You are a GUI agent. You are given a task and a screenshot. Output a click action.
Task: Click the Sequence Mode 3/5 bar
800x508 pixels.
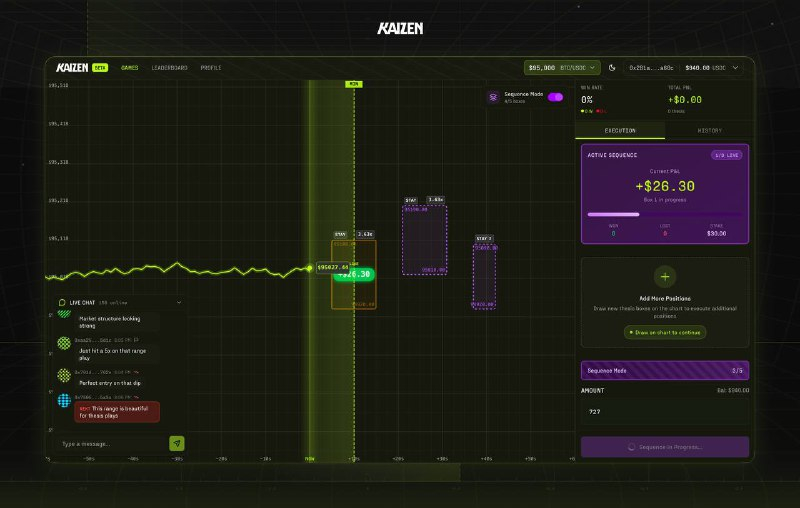click(x=665, y=370)
